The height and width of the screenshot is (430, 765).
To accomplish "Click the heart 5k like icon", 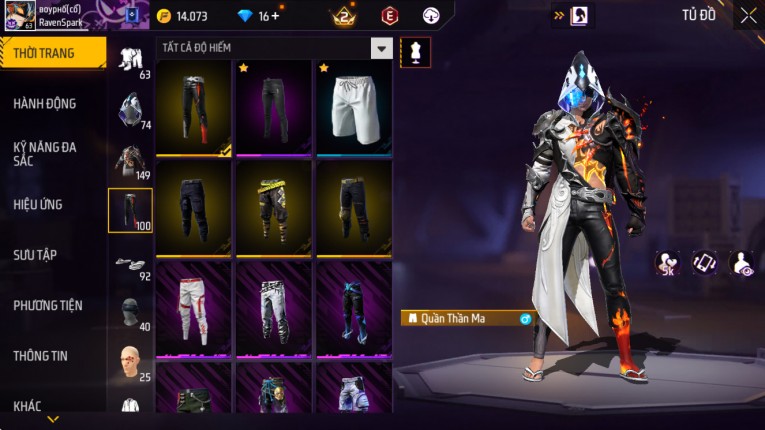I will tap(667, 264).
